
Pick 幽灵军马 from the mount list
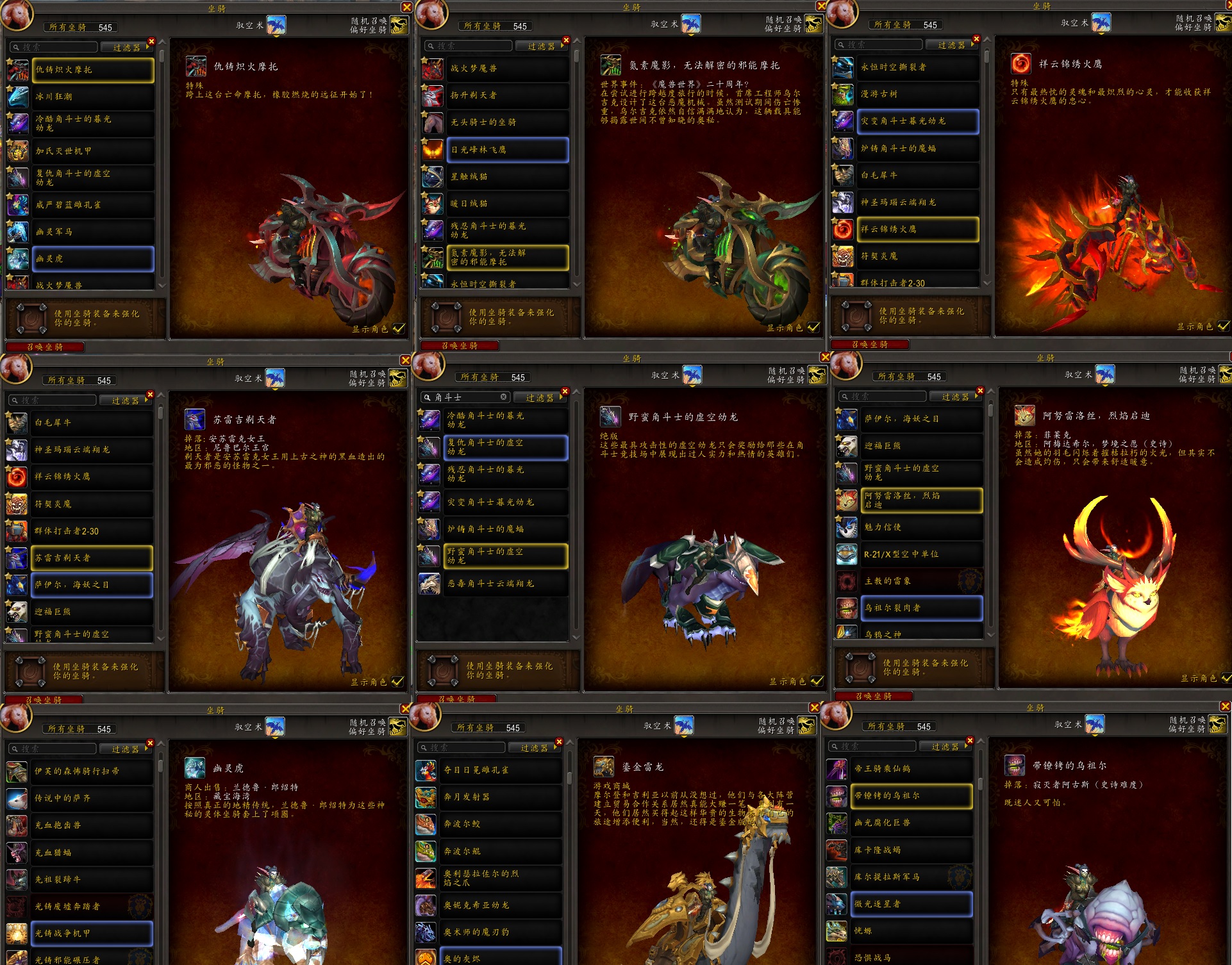tap(93, 232)
